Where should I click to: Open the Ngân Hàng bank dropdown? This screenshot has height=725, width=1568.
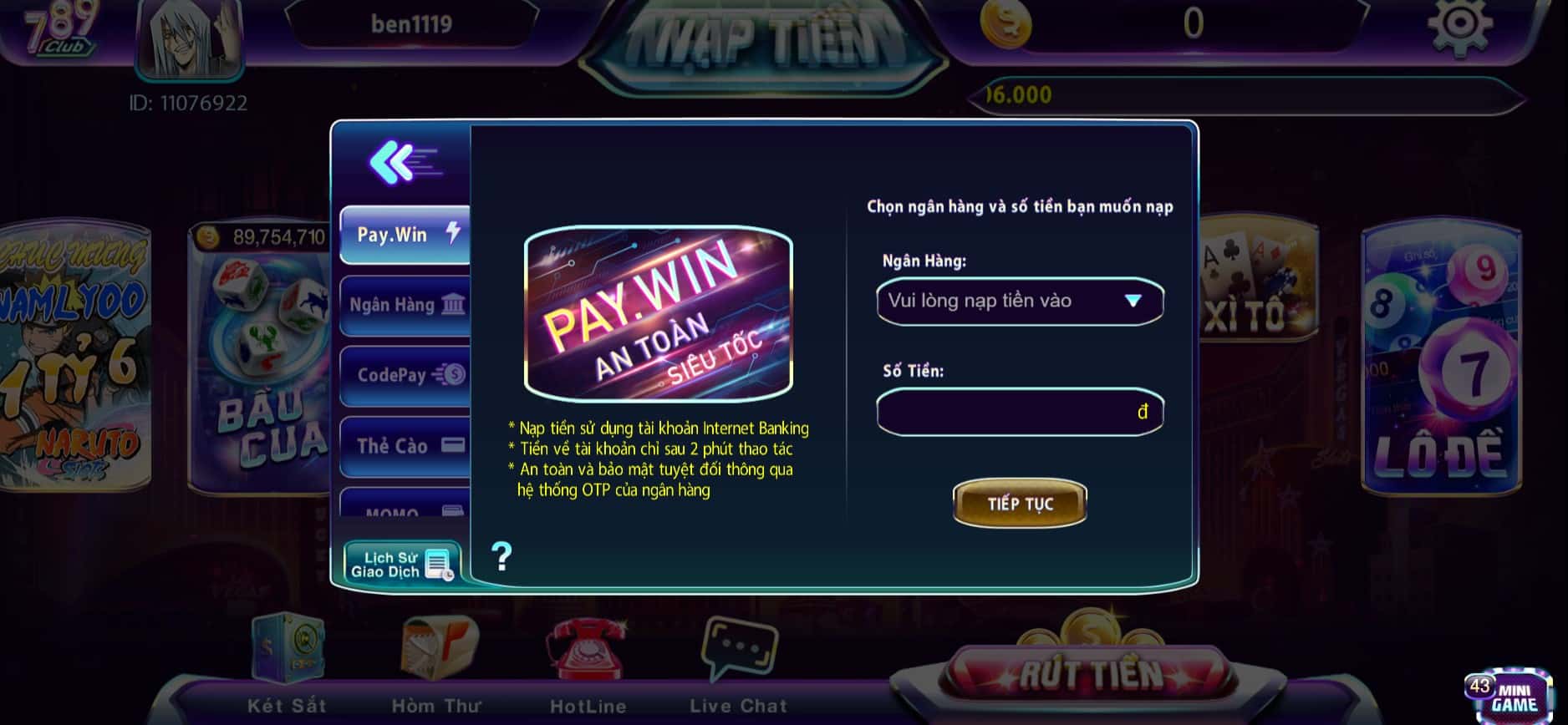[x=1020, y=301]
